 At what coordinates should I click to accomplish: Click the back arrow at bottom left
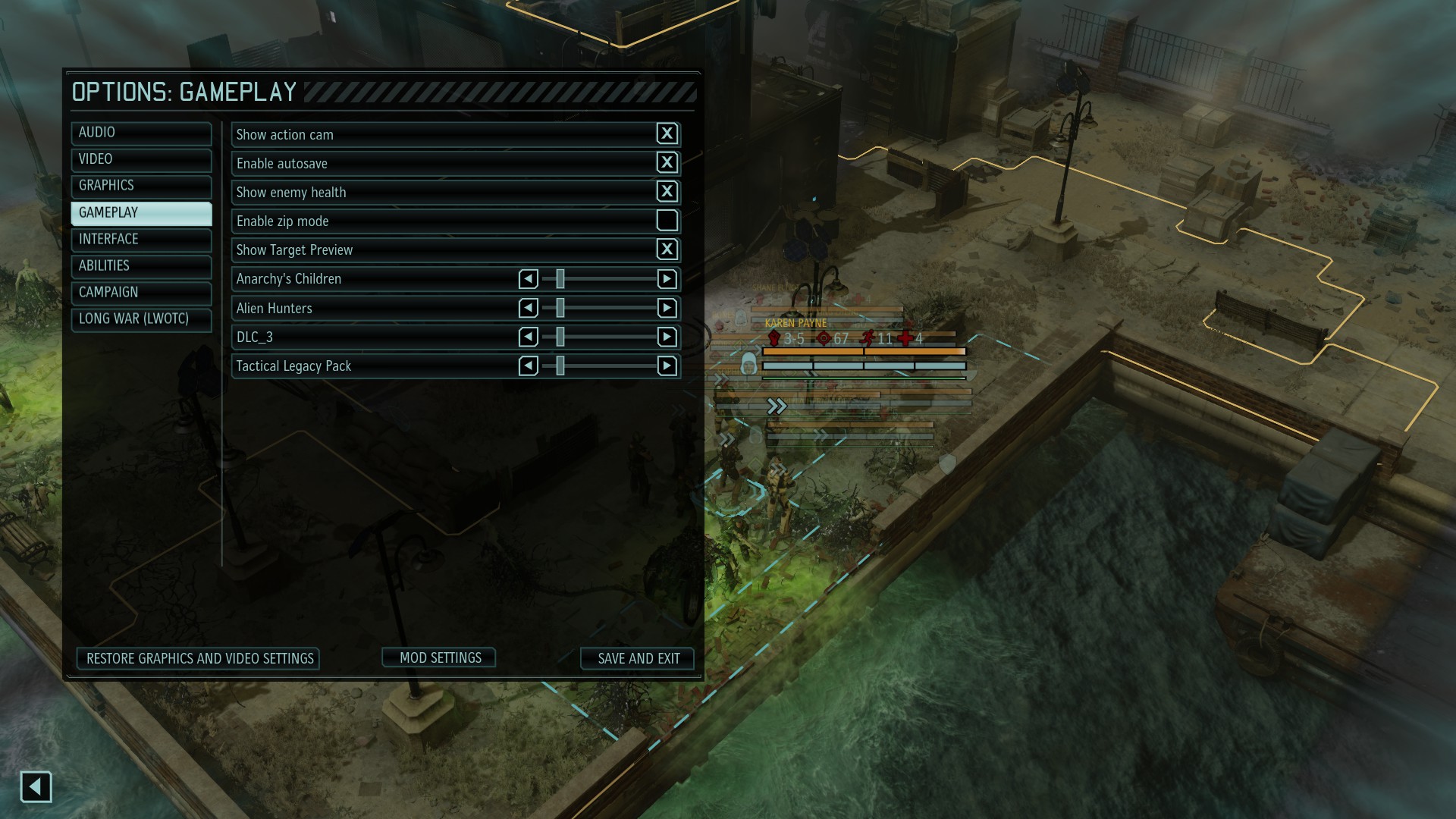(x=35, y=787)
